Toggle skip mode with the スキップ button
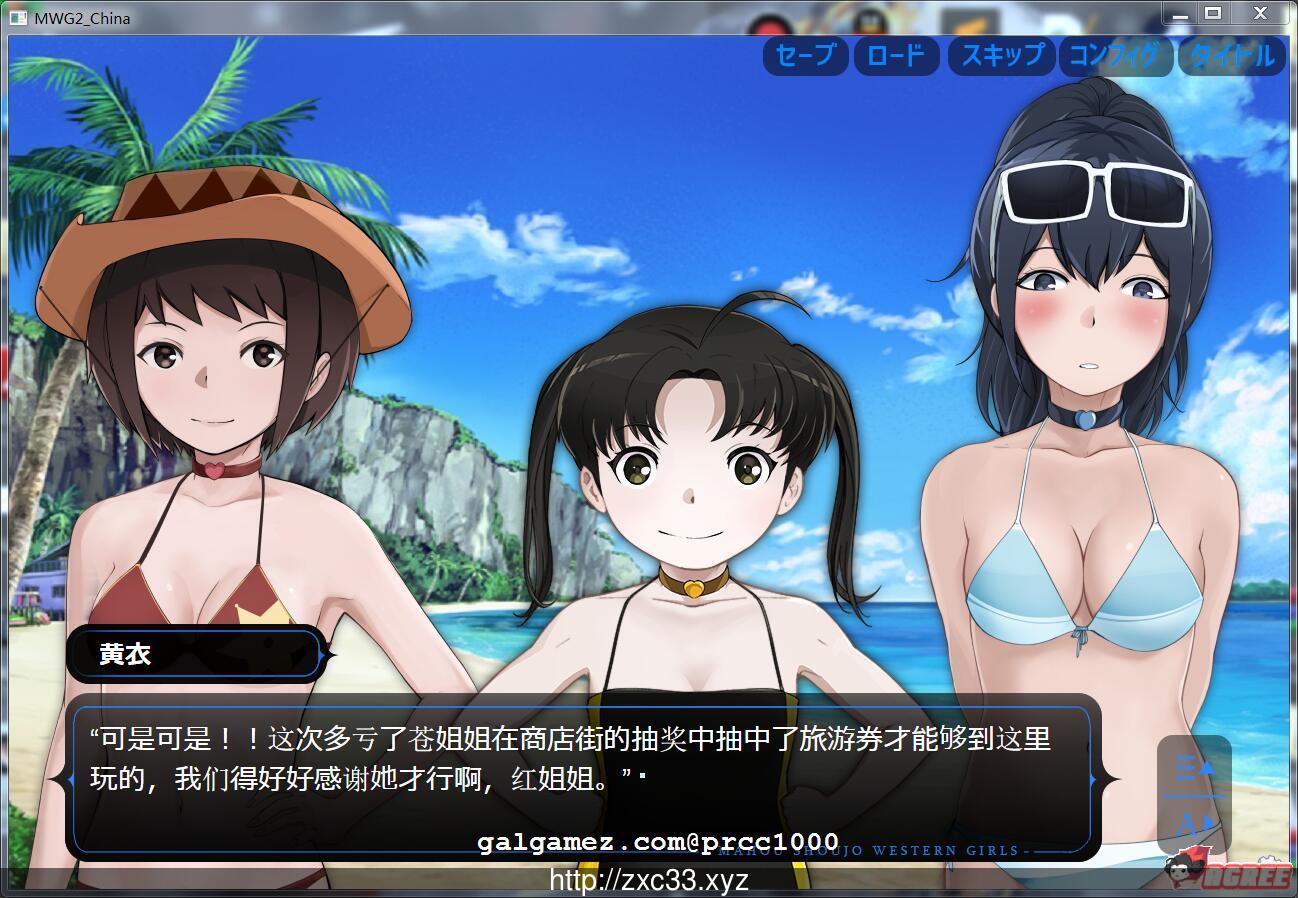1298x898 pixels. pyautogui.click(x=1001, y=56)
